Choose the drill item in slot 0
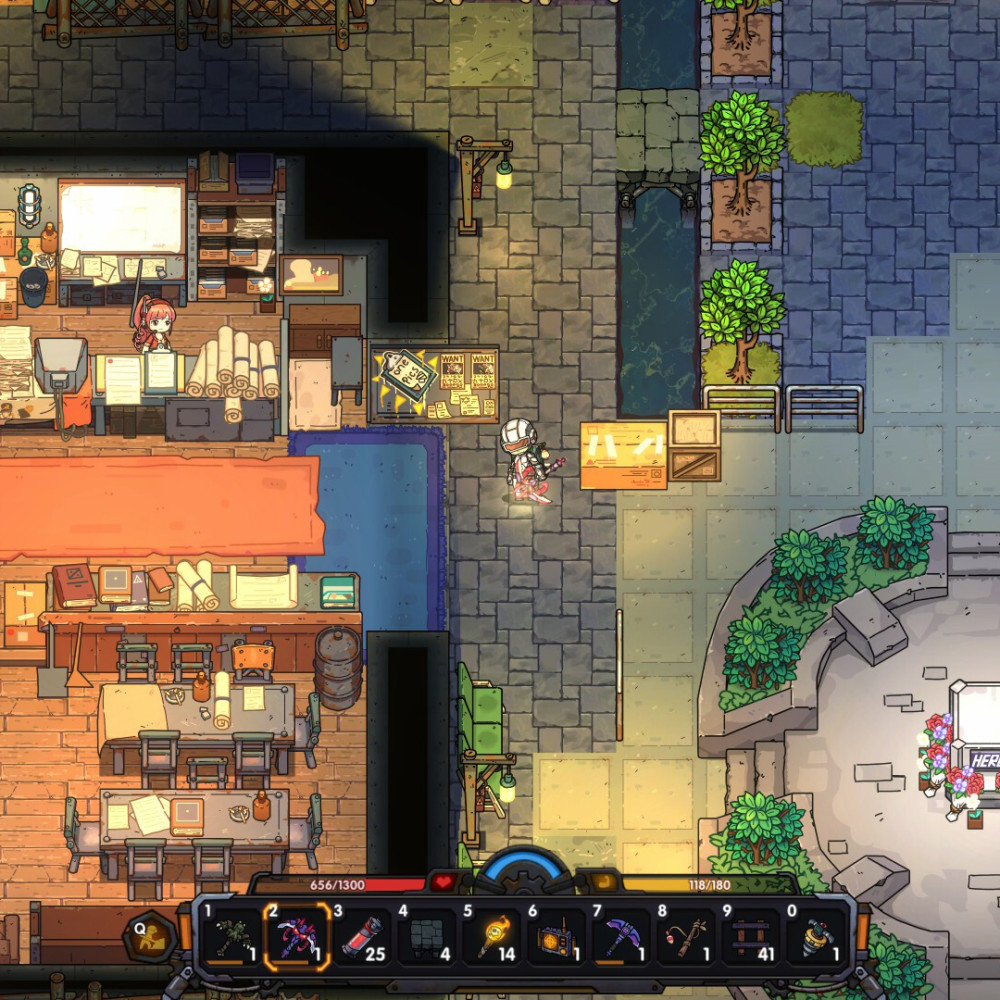 point(817,939)
